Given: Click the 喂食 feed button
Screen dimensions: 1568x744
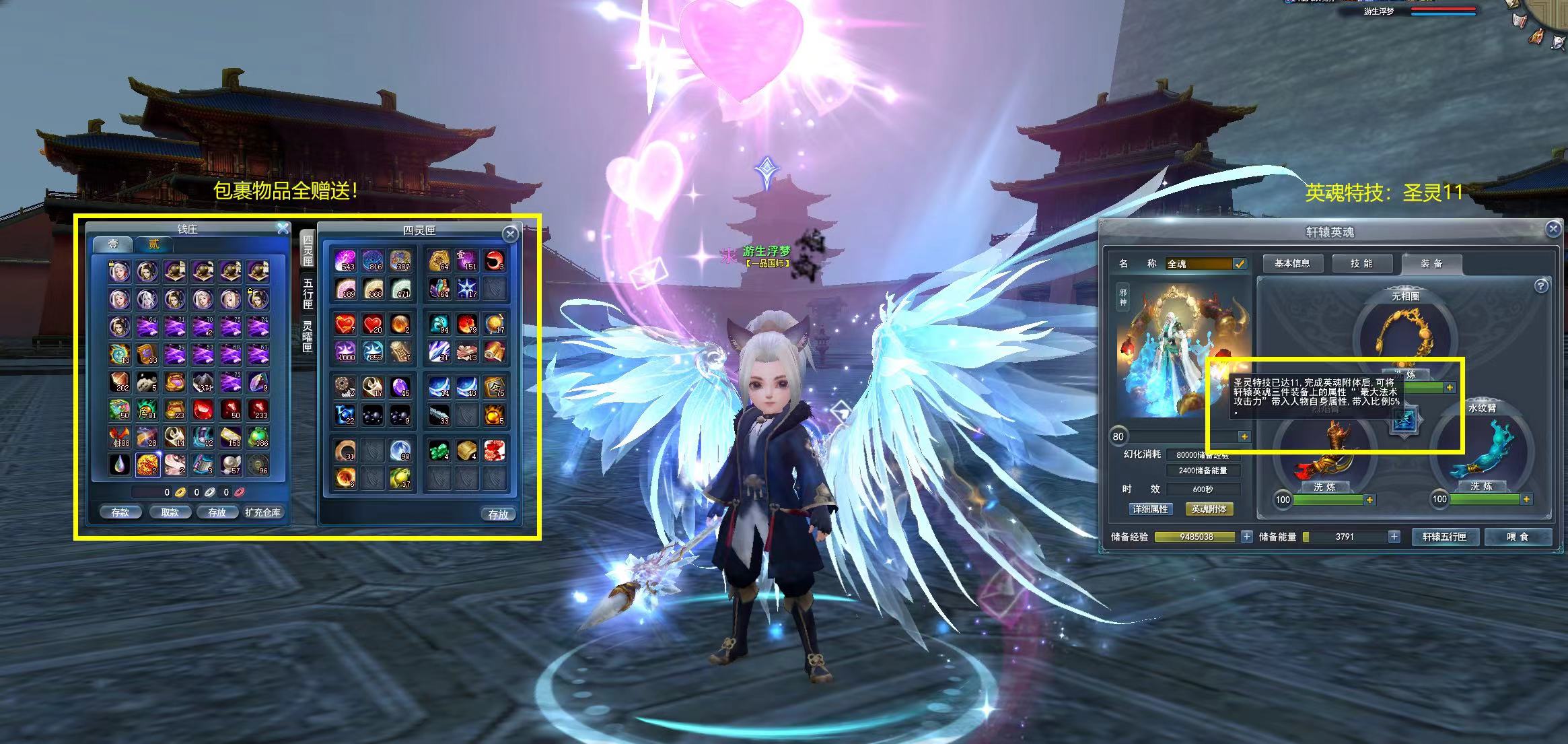Looking at the screenshot, I should pyautogui.click(x=1518, y=537).
